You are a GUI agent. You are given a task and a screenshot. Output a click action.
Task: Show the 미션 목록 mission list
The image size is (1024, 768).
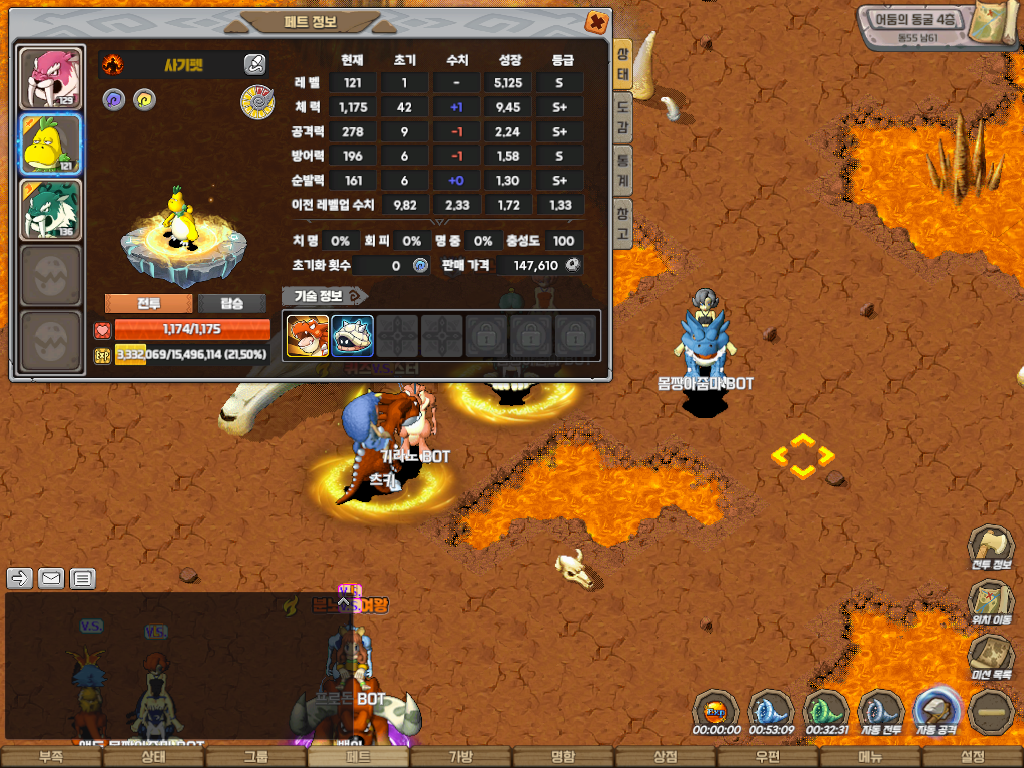[x=991, y=659]
